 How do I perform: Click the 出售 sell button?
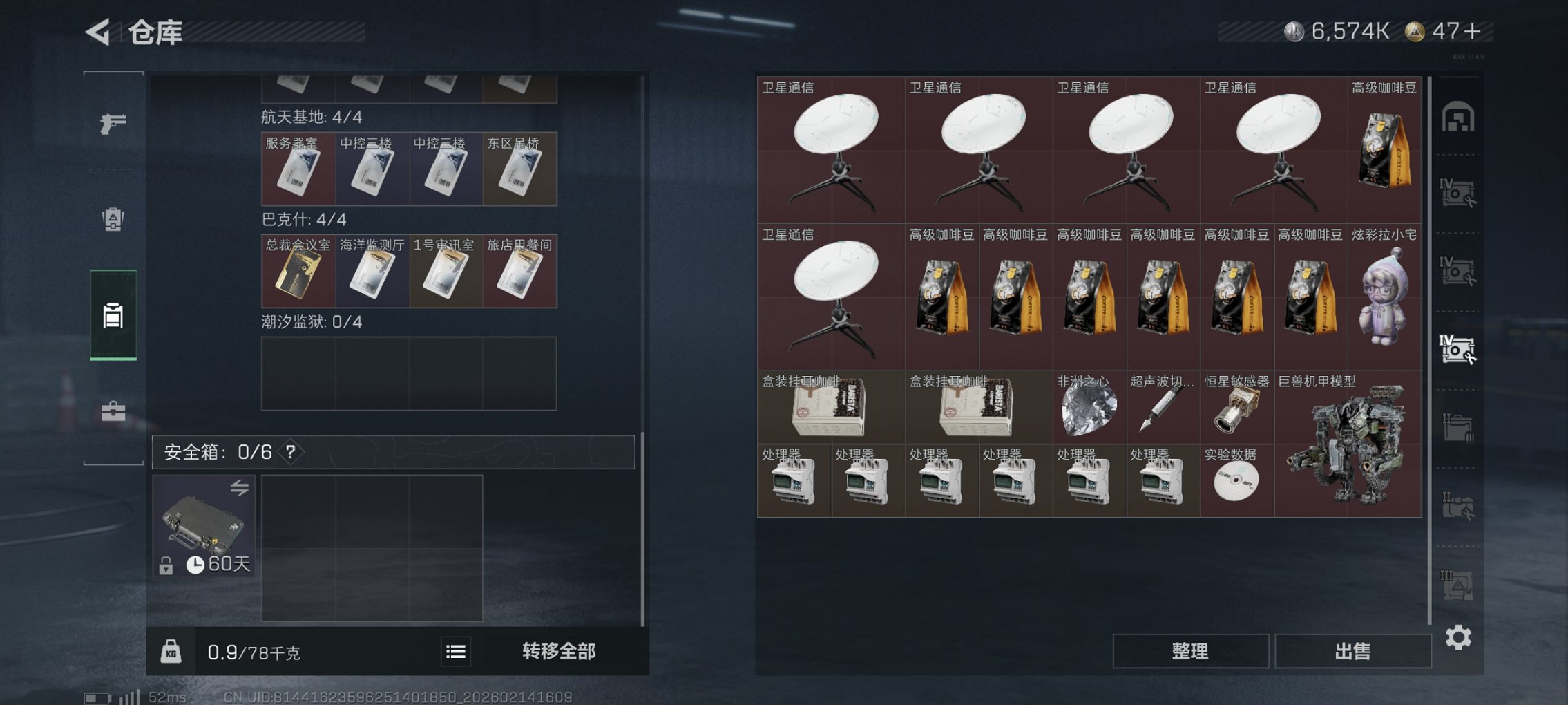point(1352,650)
